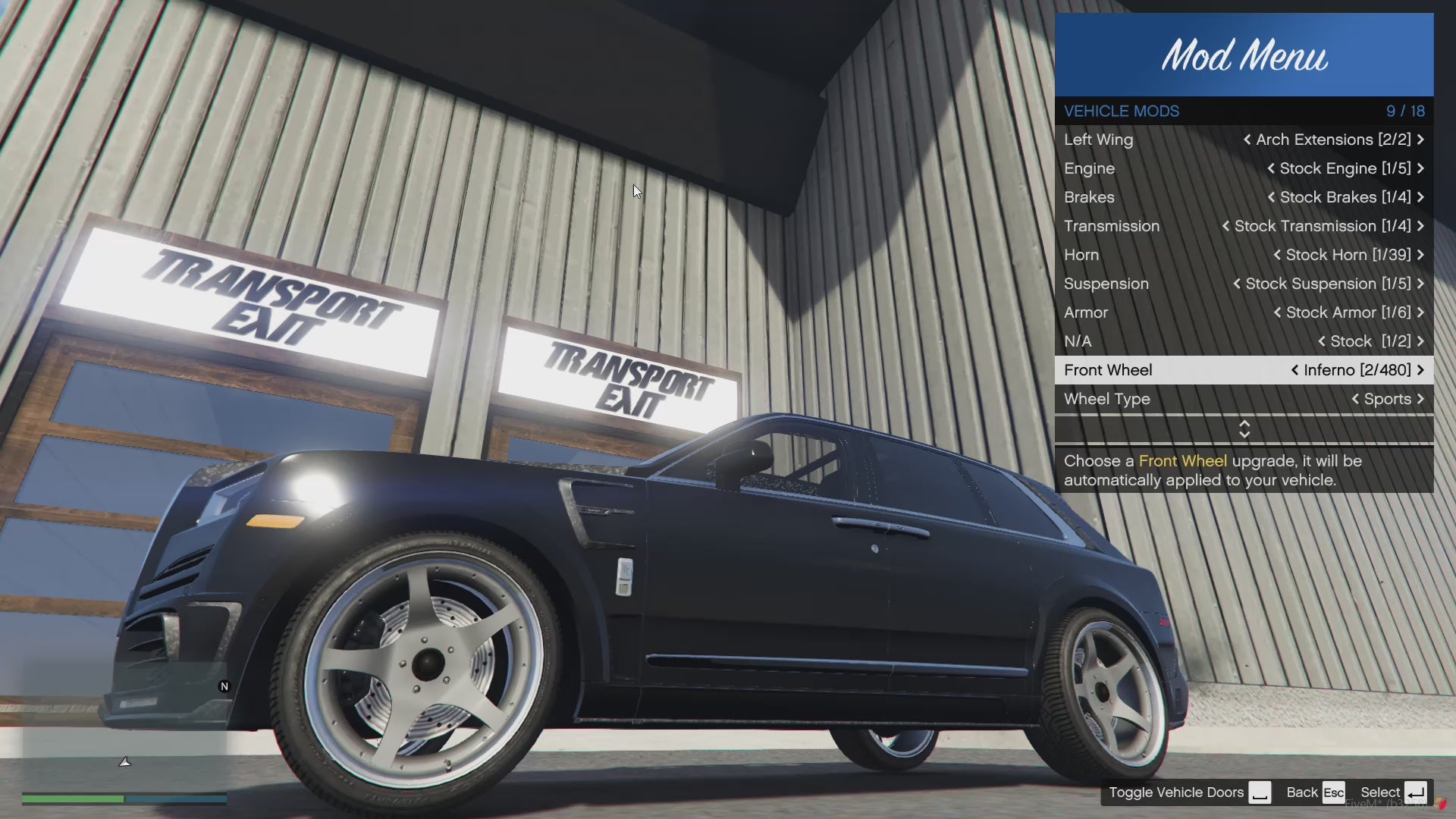
Task: Click right arrow next to Sports wheel type
Action: point(1420,399)
